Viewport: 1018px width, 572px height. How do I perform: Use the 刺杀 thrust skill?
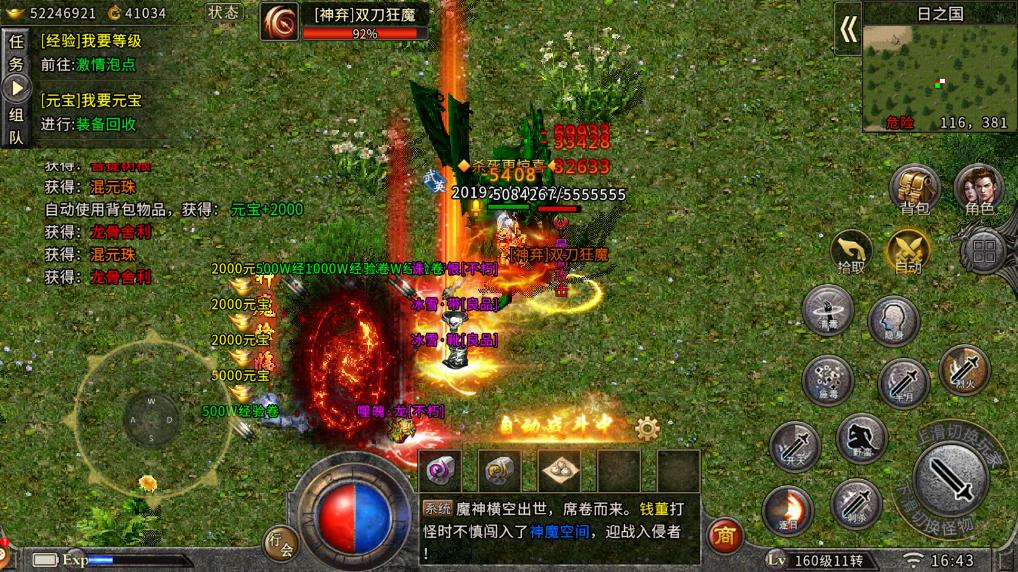click(x=855, y=501)
